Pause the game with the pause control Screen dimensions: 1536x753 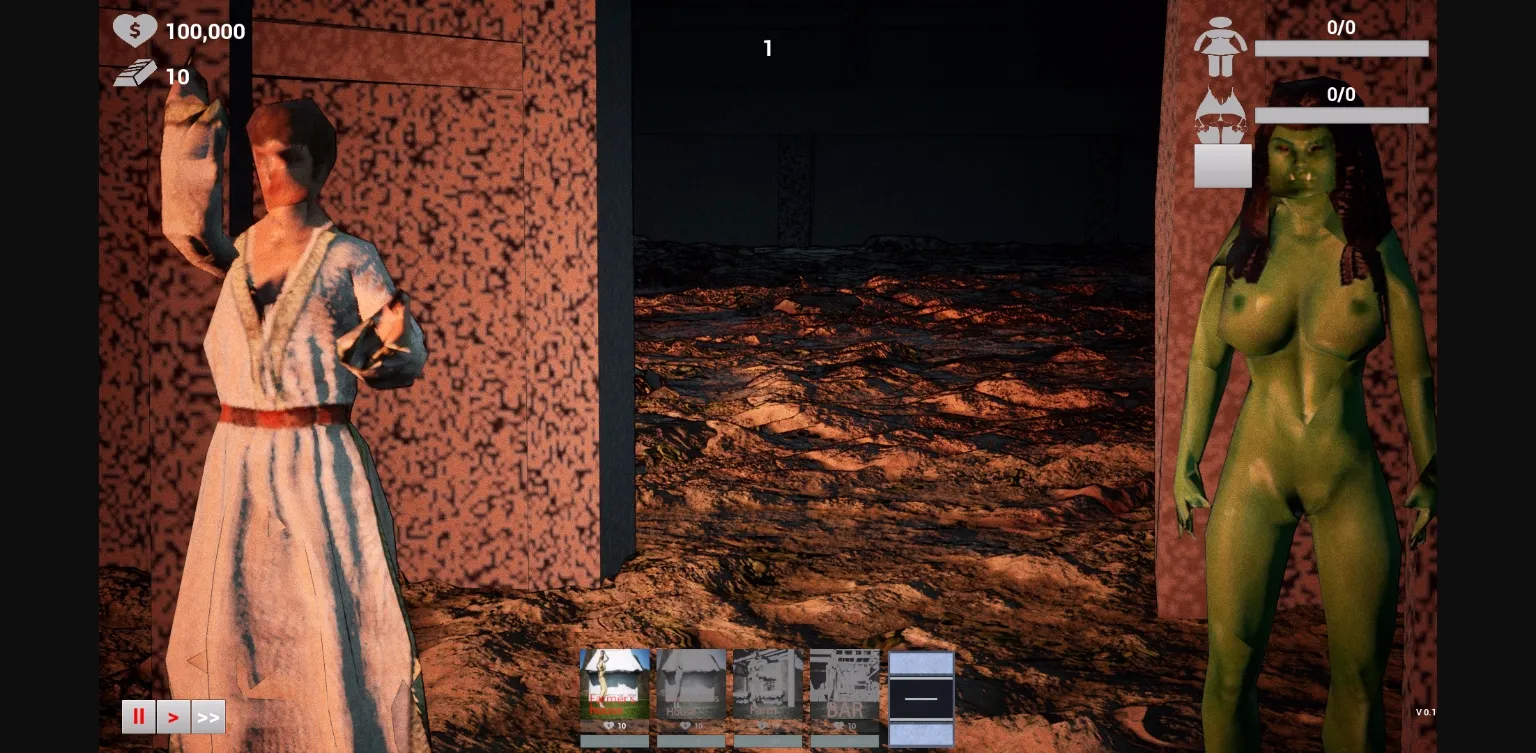tap(138, 716)
